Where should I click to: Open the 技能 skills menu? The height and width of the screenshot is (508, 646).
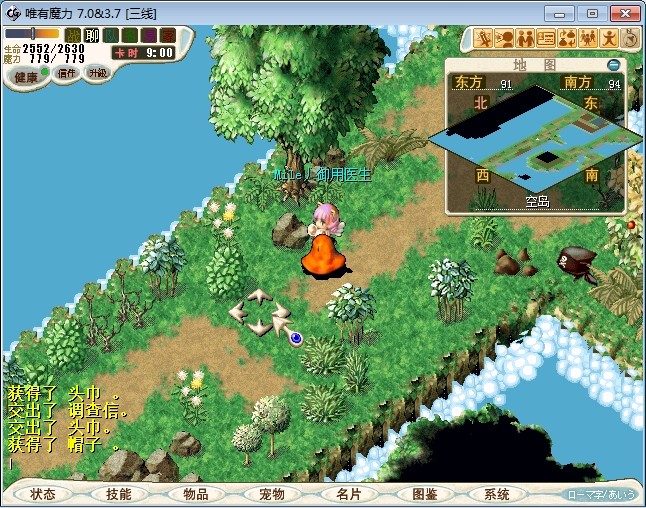pos(119,494)
